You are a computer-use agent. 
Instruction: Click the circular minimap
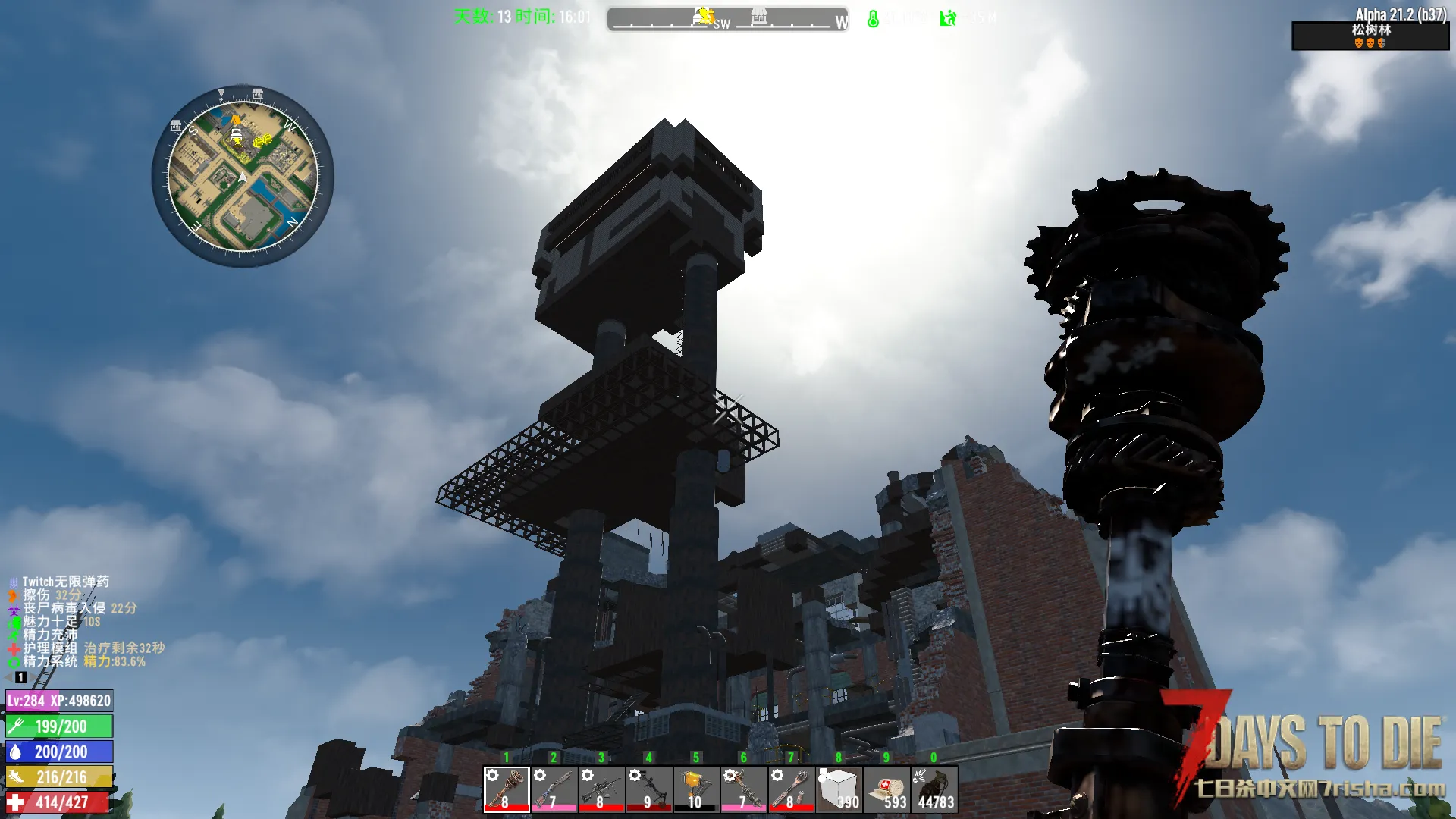pyautogui.click(x=243, y=176)
